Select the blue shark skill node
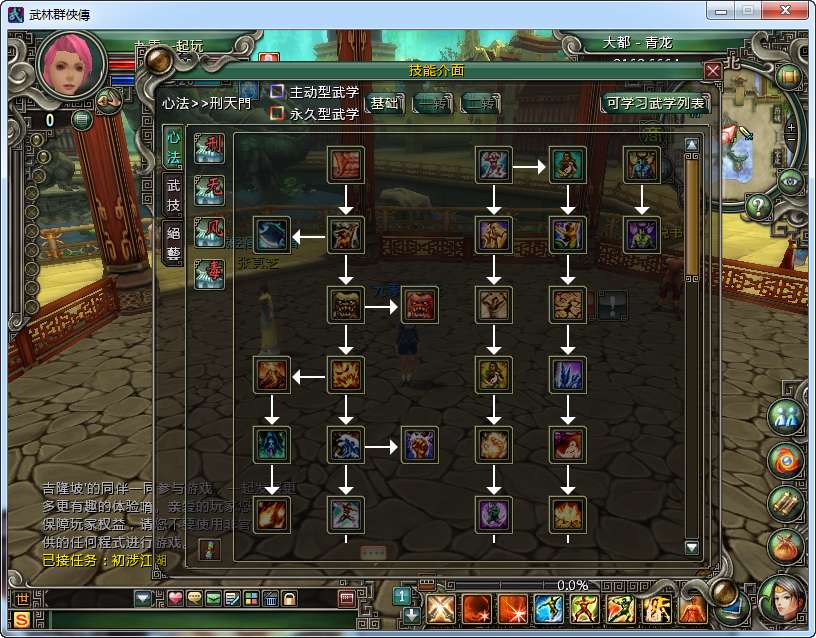Viewport: 816px width, 638px height. click(272, 235)
